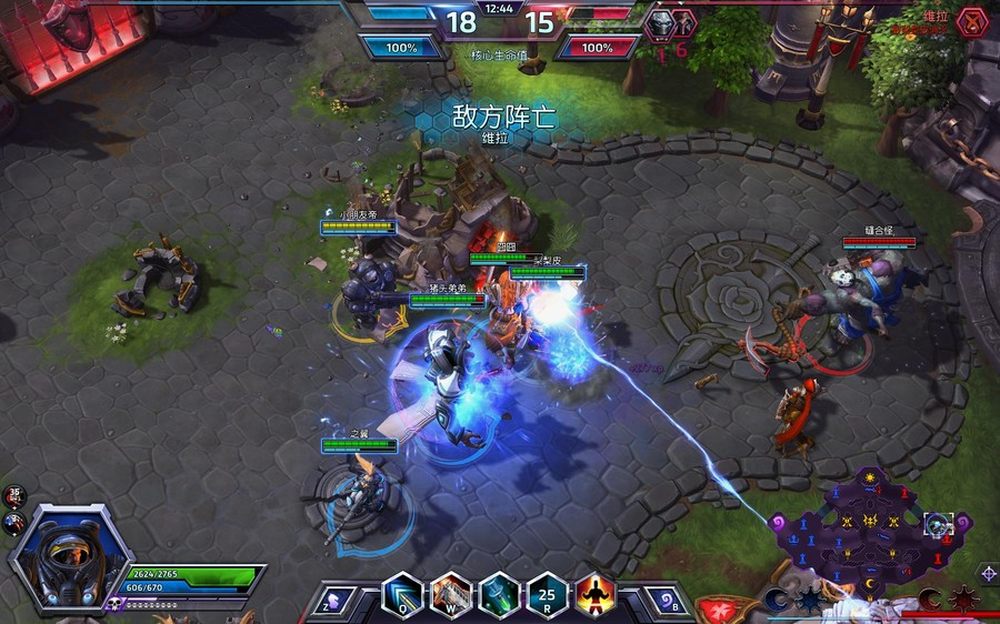Activate the minimap ping crosshair button
This screenshot has height=624, width=1000.
click(x=987, y=574)
